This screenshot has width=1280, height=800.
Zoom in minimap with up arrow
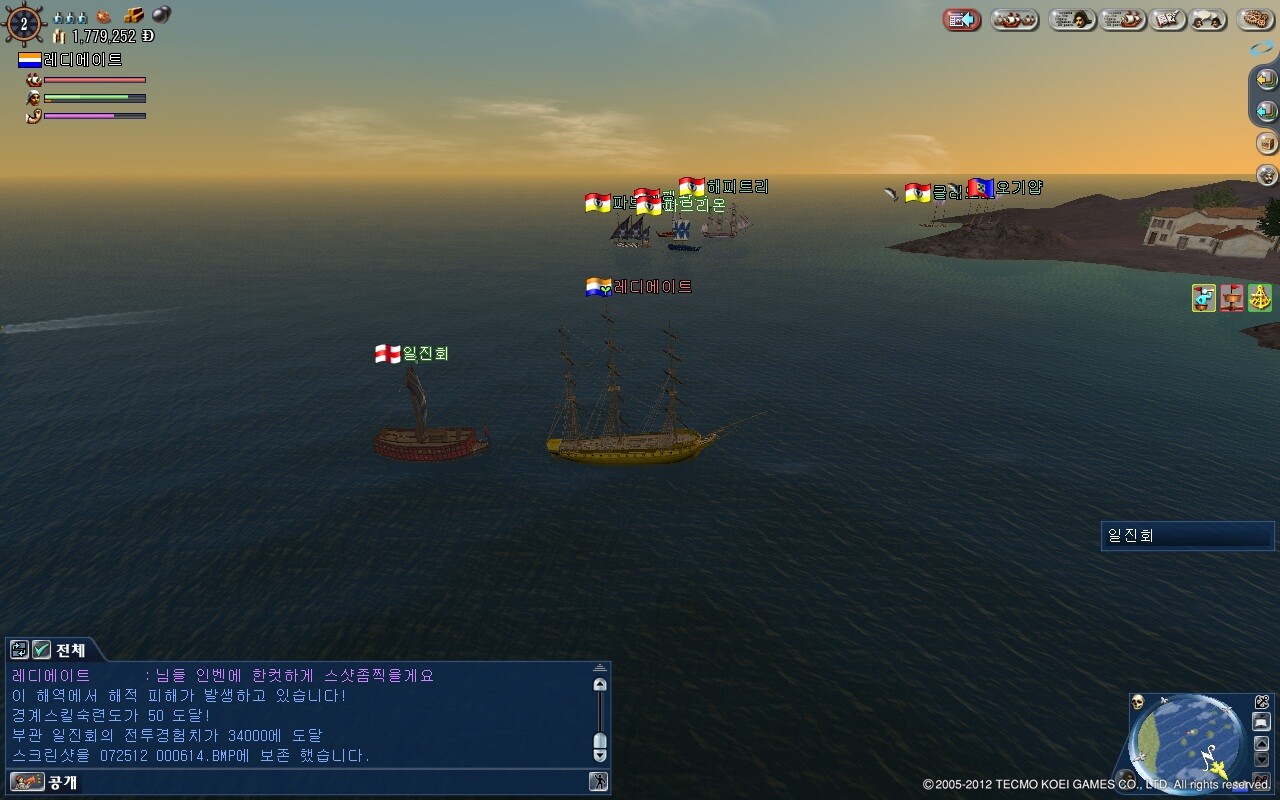(x=1262, y=743)
